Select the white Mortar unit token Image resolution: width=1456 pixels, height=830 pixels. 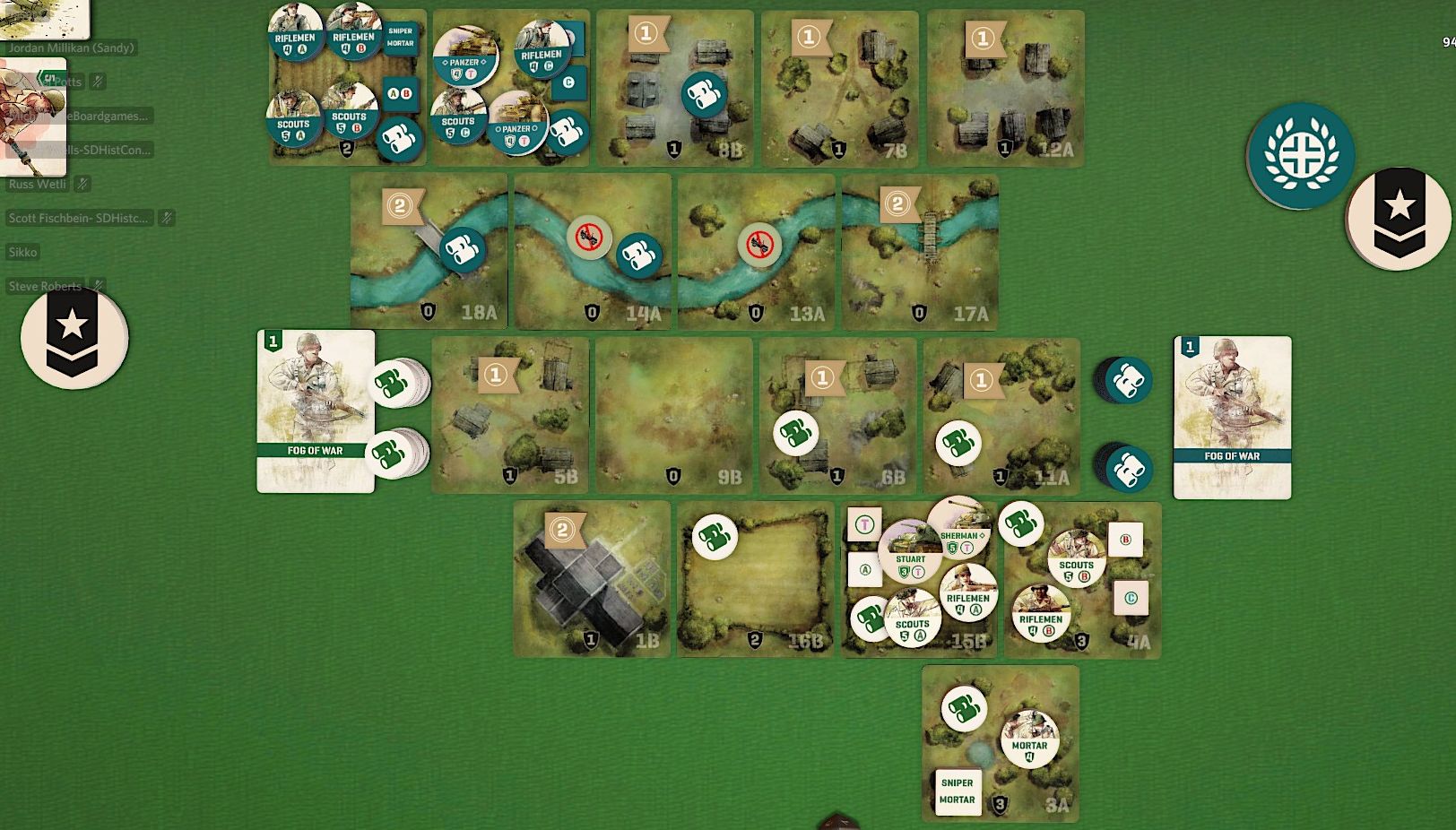(1029, 739)
